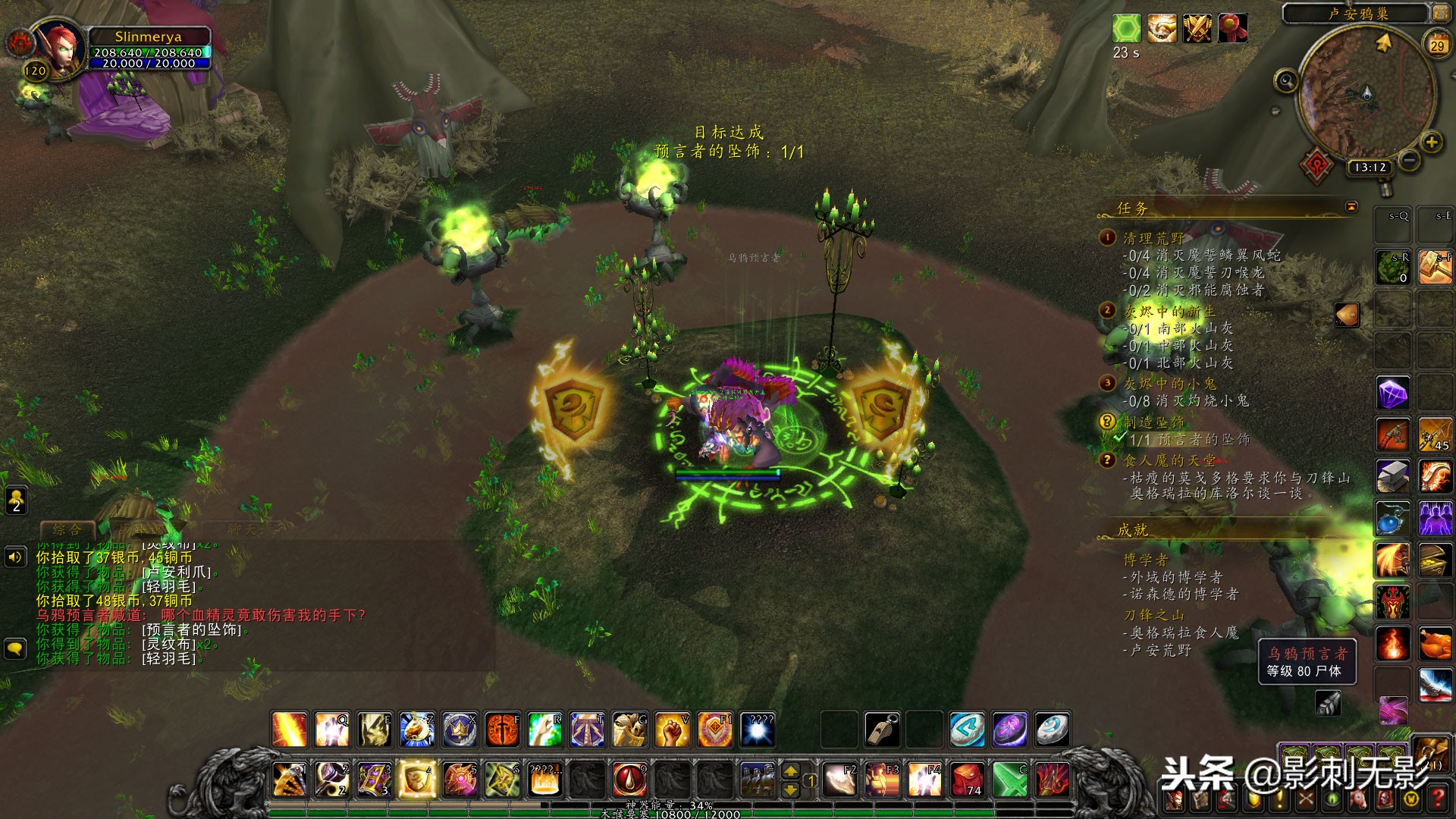Select the 清理荒野 quest in tracker
This screenshot has height=819, width=1456.
[x=1153, y=238]
